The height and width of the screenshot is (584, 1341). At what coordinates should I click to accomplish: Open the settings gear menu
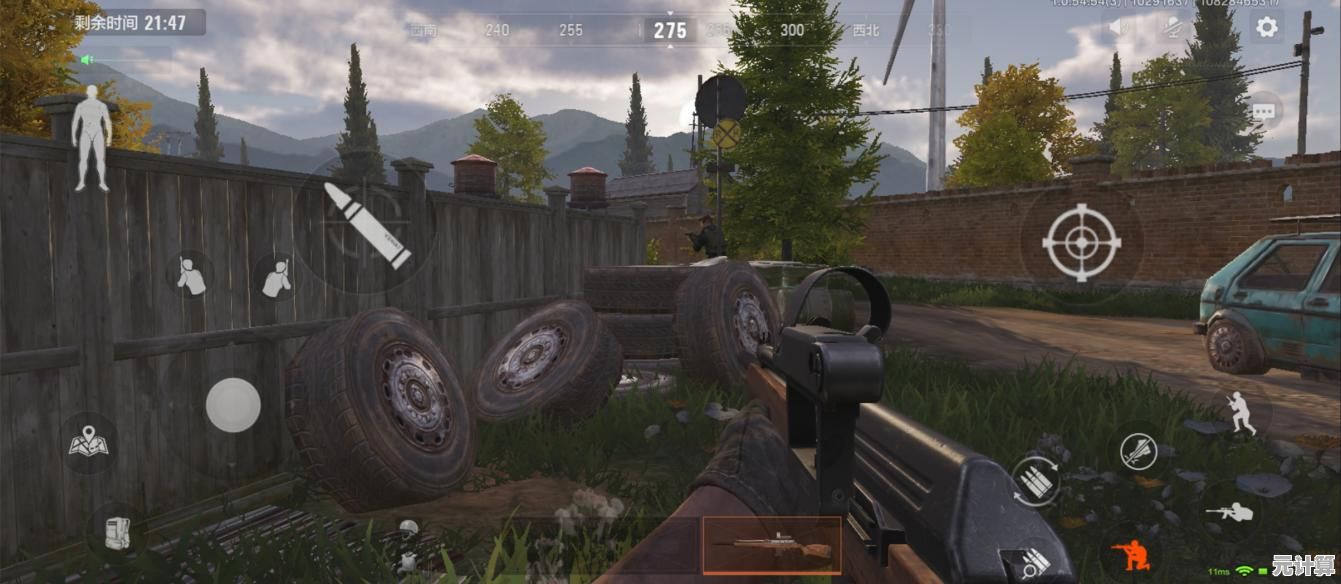pos(1266,27)
